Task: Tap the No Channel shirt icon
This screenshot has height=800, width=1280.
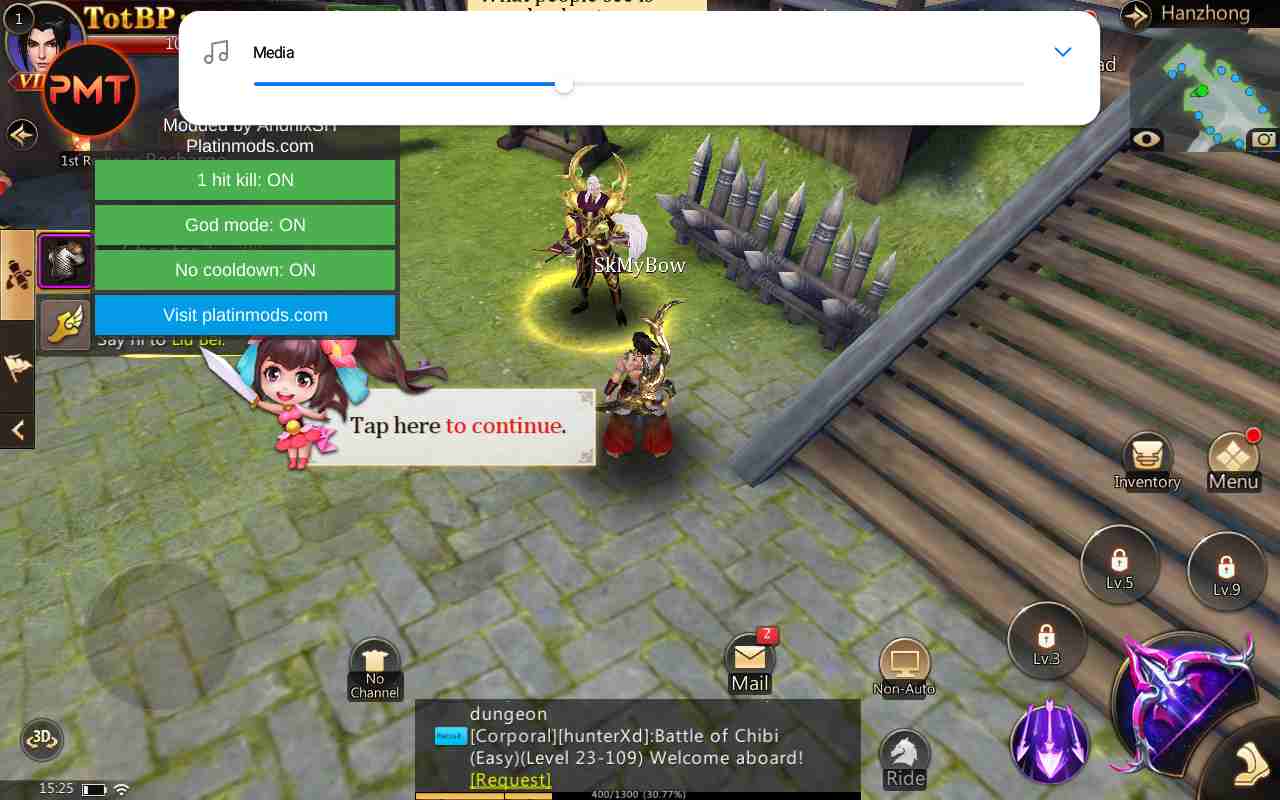Action: click(374, 660)
